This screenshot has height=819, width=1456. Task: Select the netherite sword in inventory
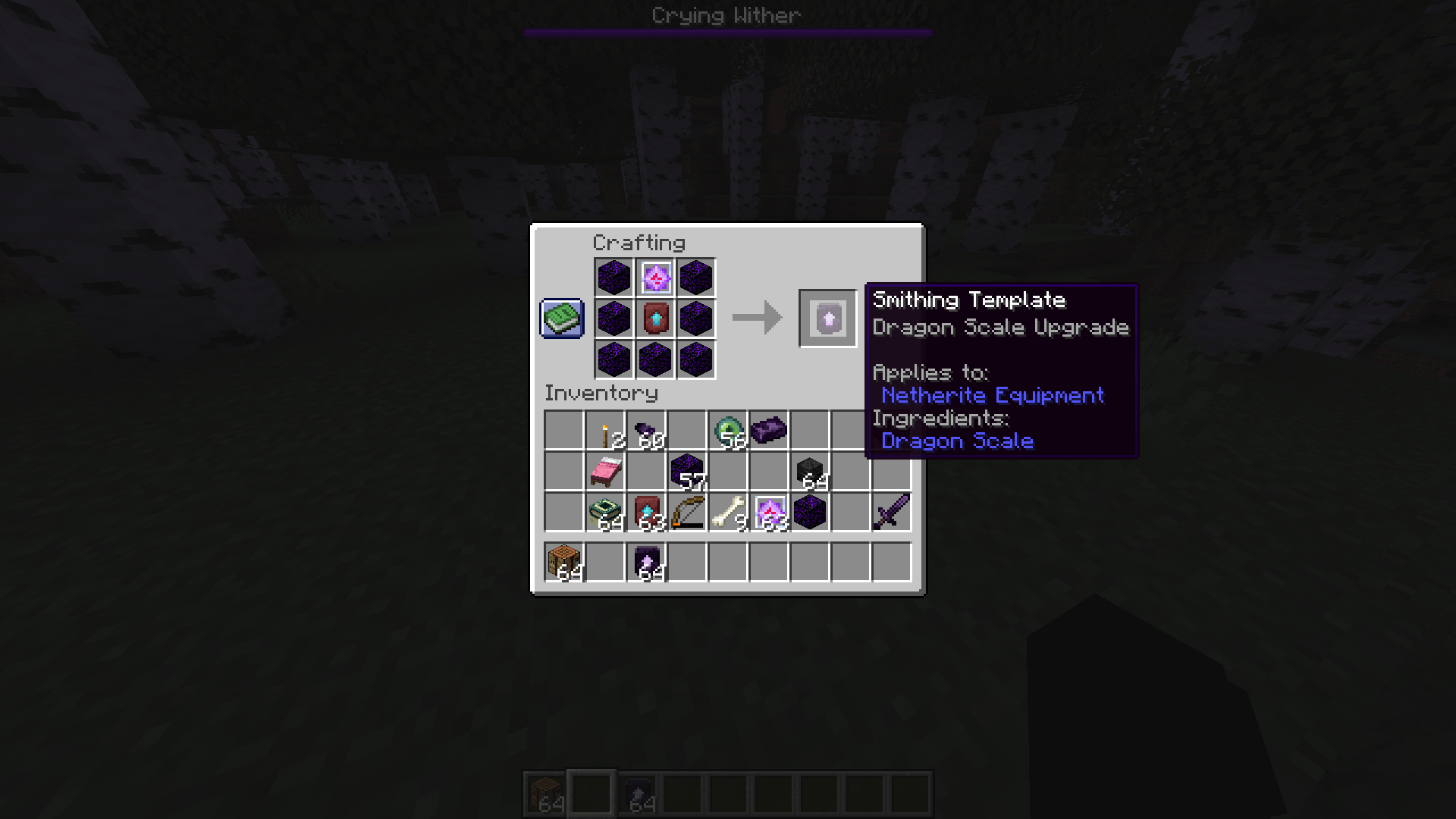(891, 512)
